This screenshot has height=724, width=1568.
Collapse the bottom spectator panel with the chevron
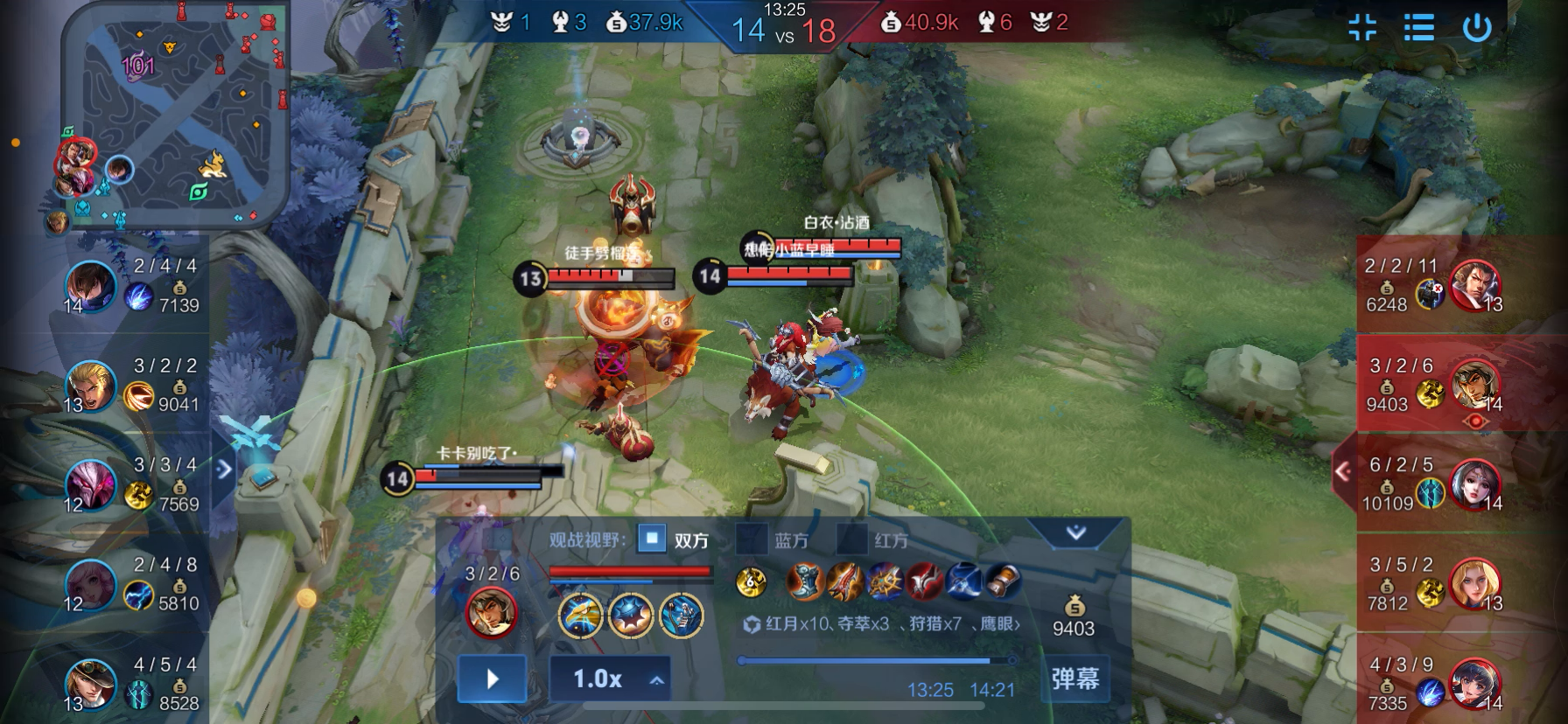tap(1075, 532)
